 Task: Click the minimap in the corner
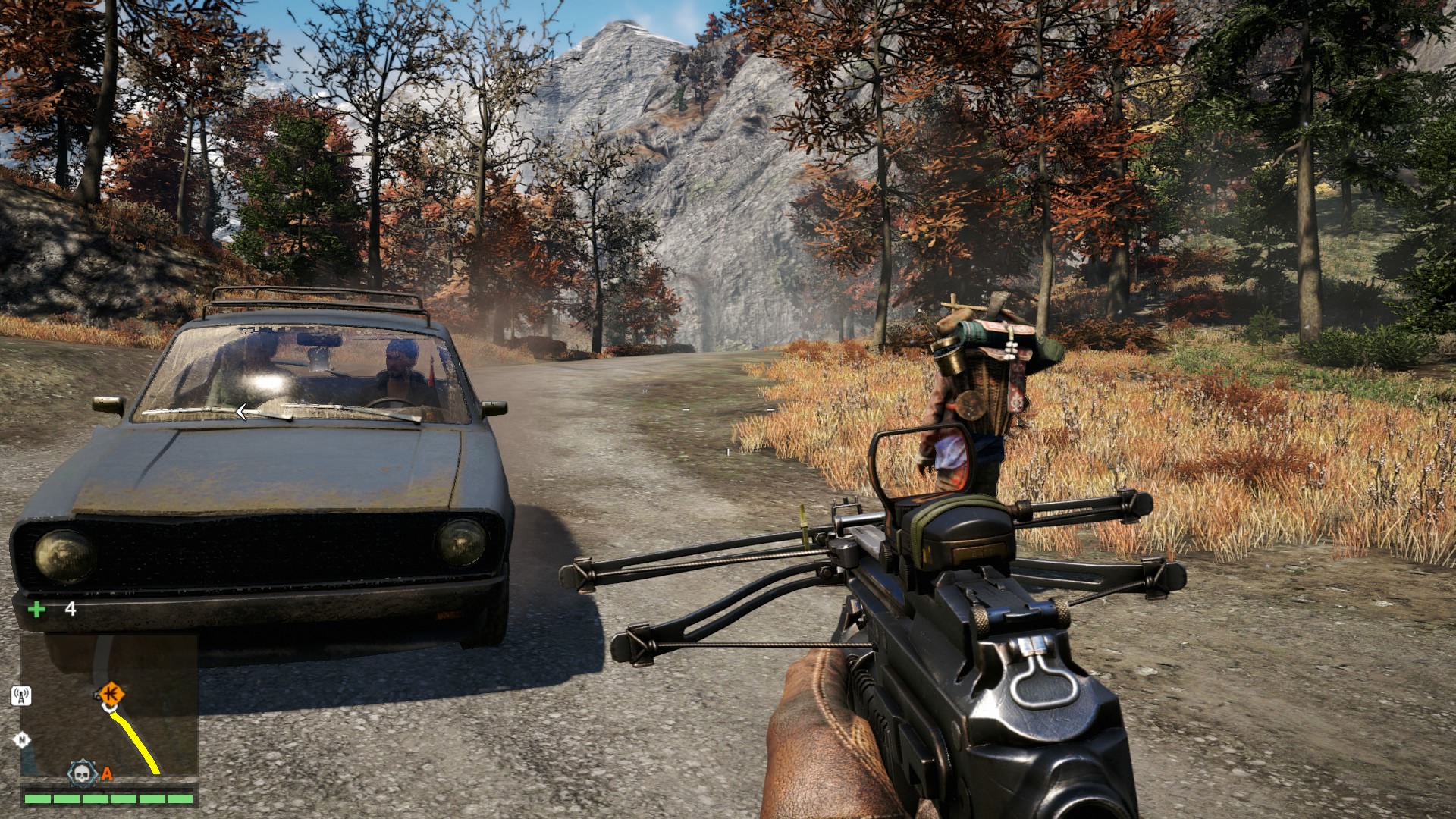pyautogui.click(x=109, y=705)
